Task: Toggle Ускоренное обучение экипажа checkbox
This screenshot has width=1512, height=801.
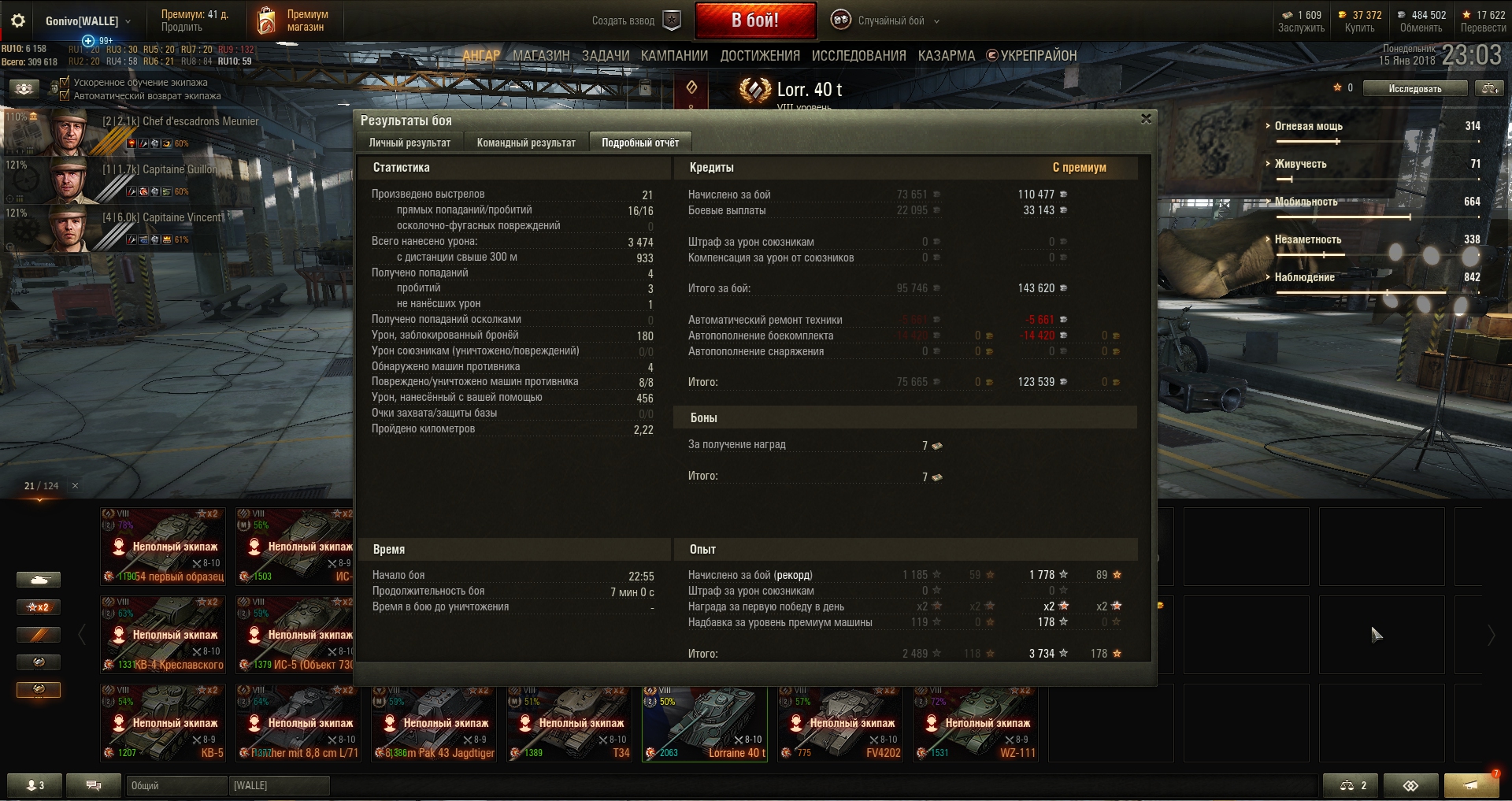Action: click(65, 82)
